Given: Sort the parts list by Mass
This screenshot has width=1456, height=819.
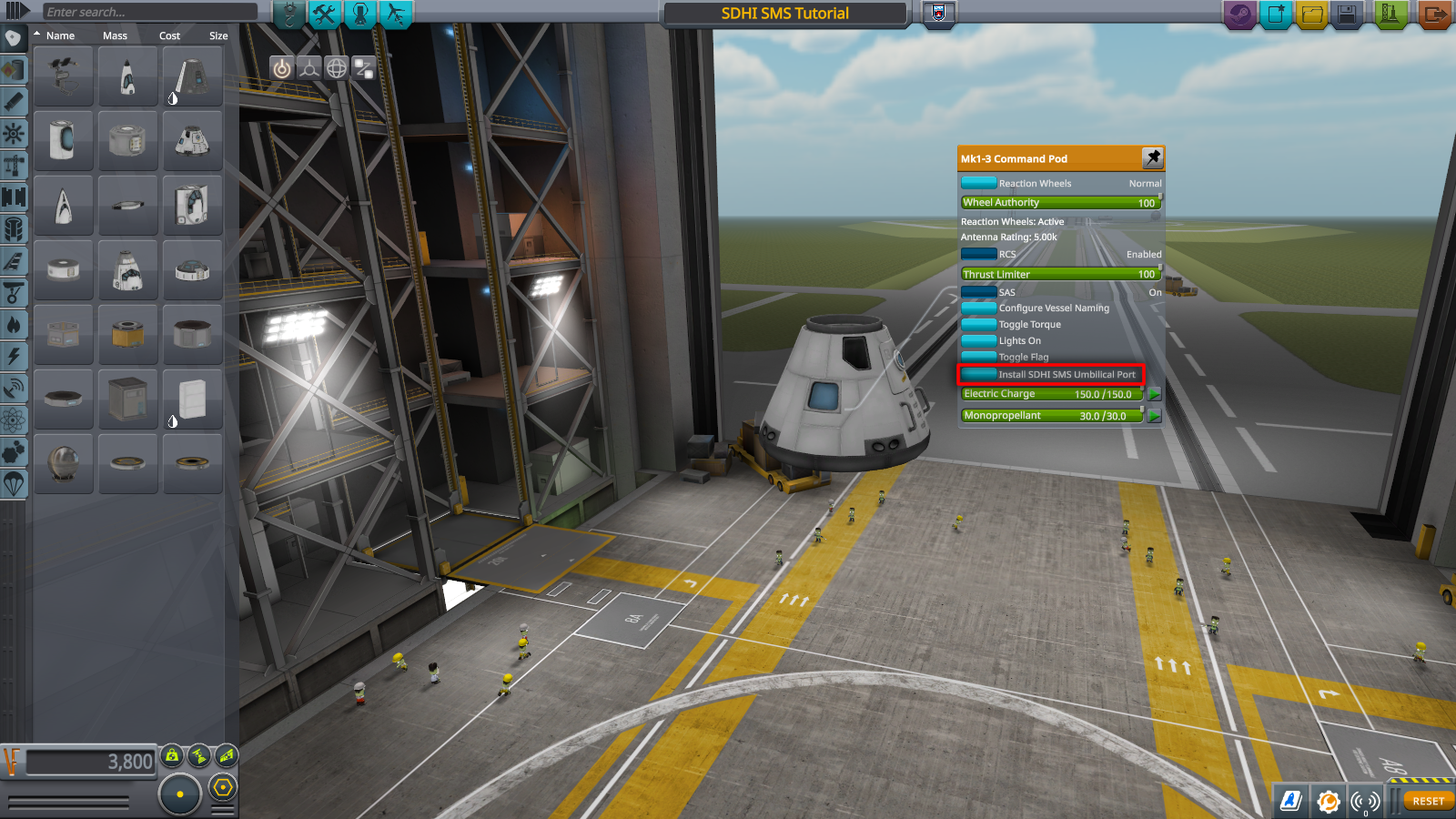Looking at the screenshot, I should click(115, 35).
